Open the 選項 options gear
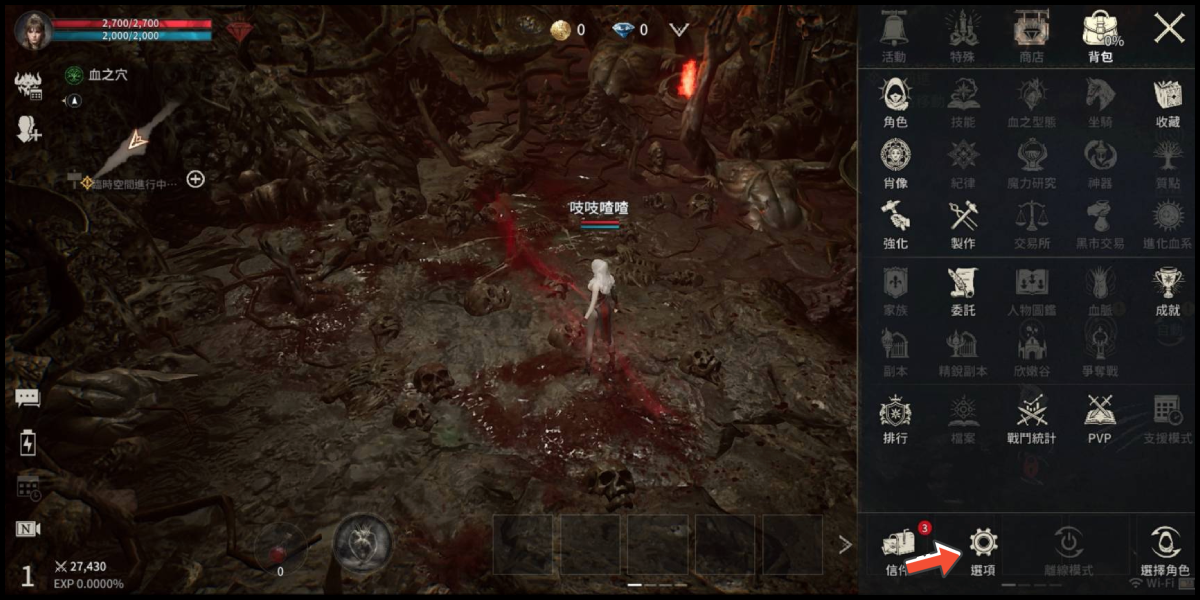Image resolution: width=1200 pixels, height=600 pixels. pos(983,548)
